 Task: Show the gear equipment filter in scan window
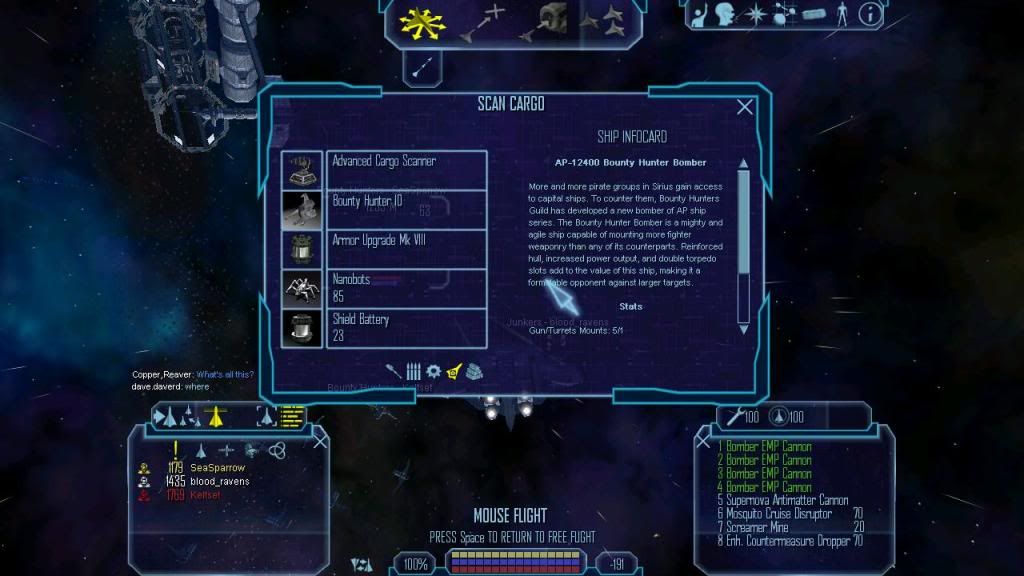[x=433, y=371]
